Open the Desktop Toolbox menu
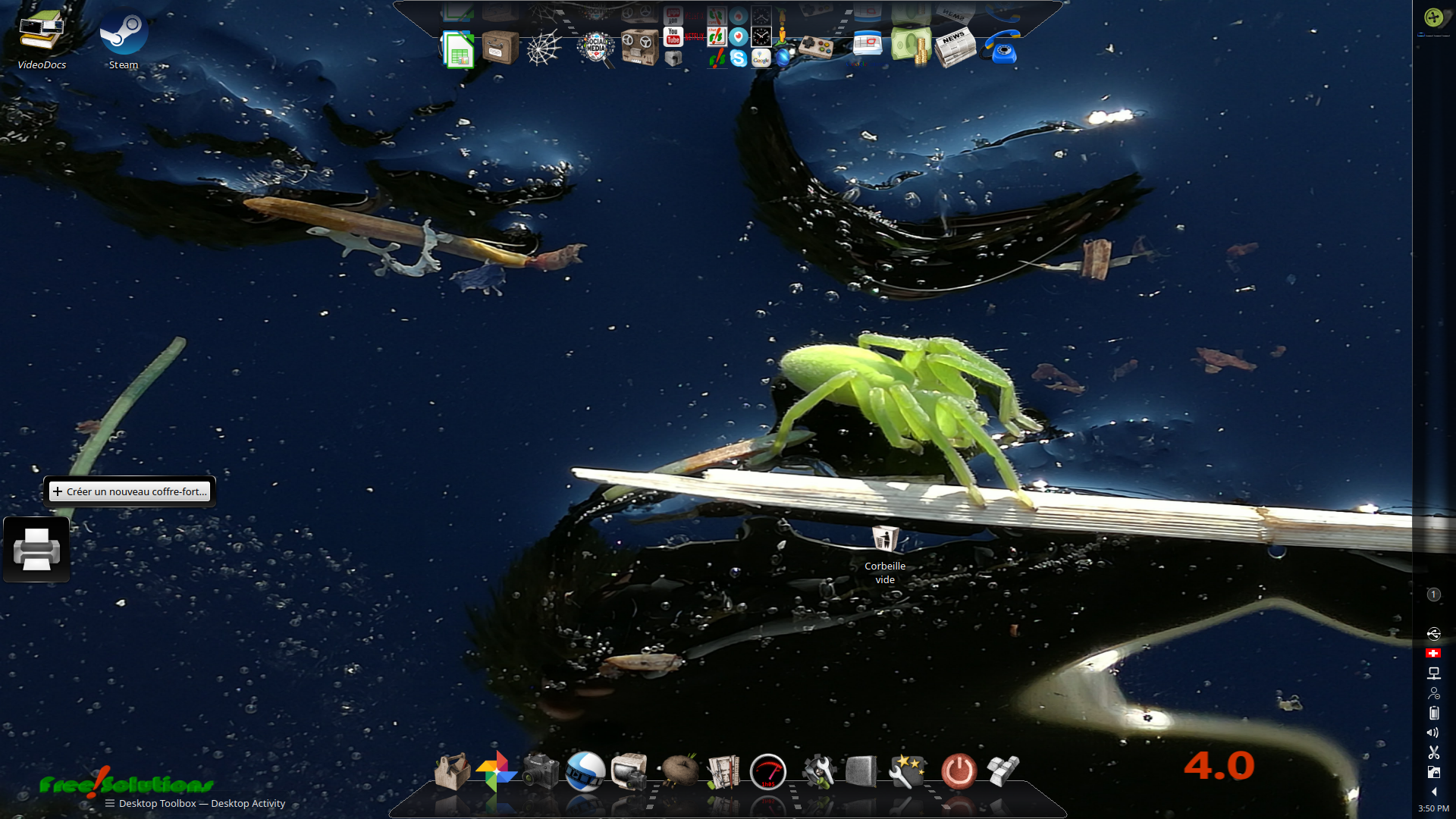This screenshot has height=819, width=1456. point(158,803)
